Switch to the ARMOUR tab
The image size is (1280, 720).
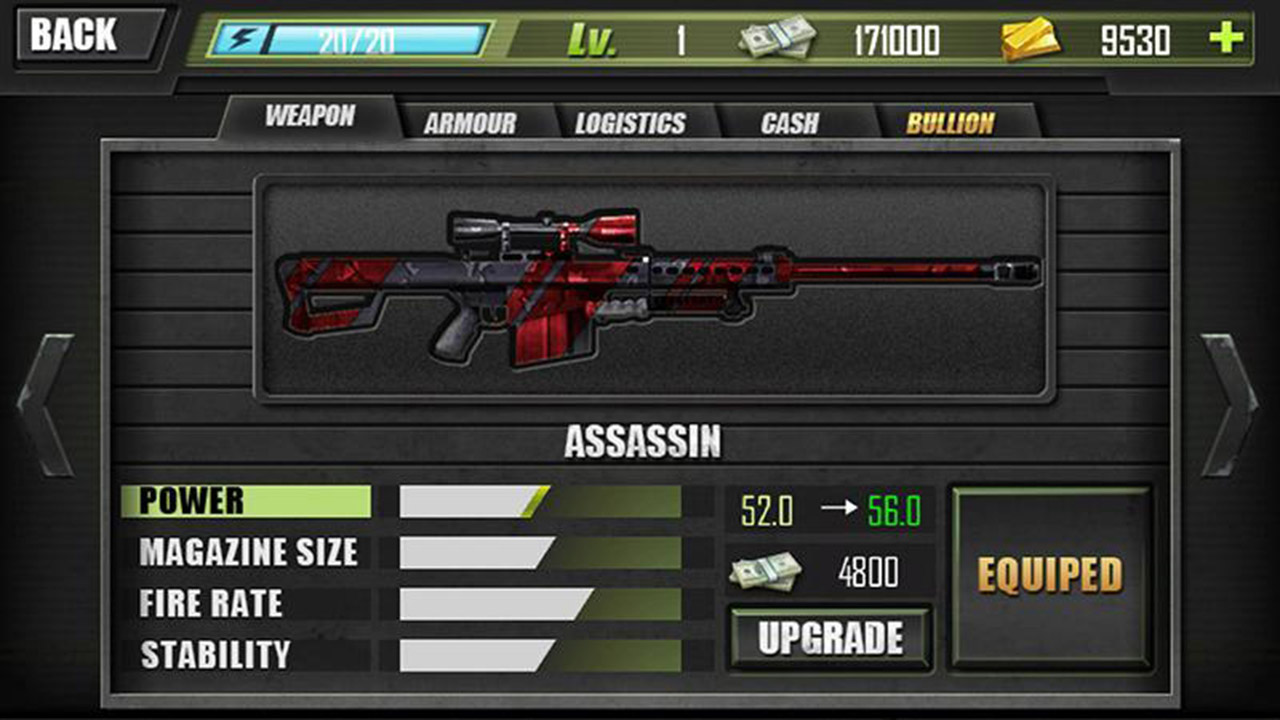[470, 120]
